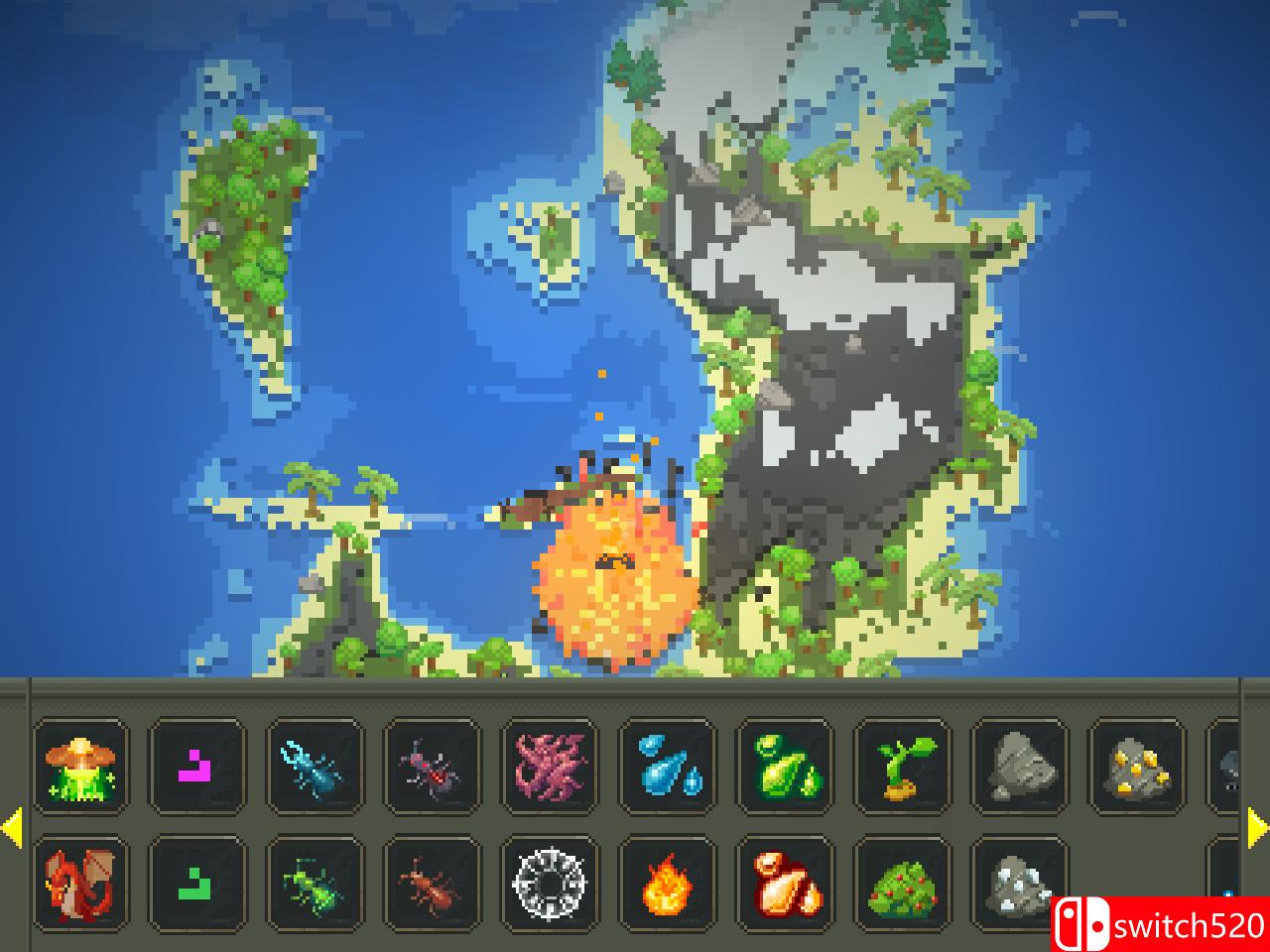Open the previous powers page with left arrow
Viewport: 1270px width, 952px height.
click(14, 825)
